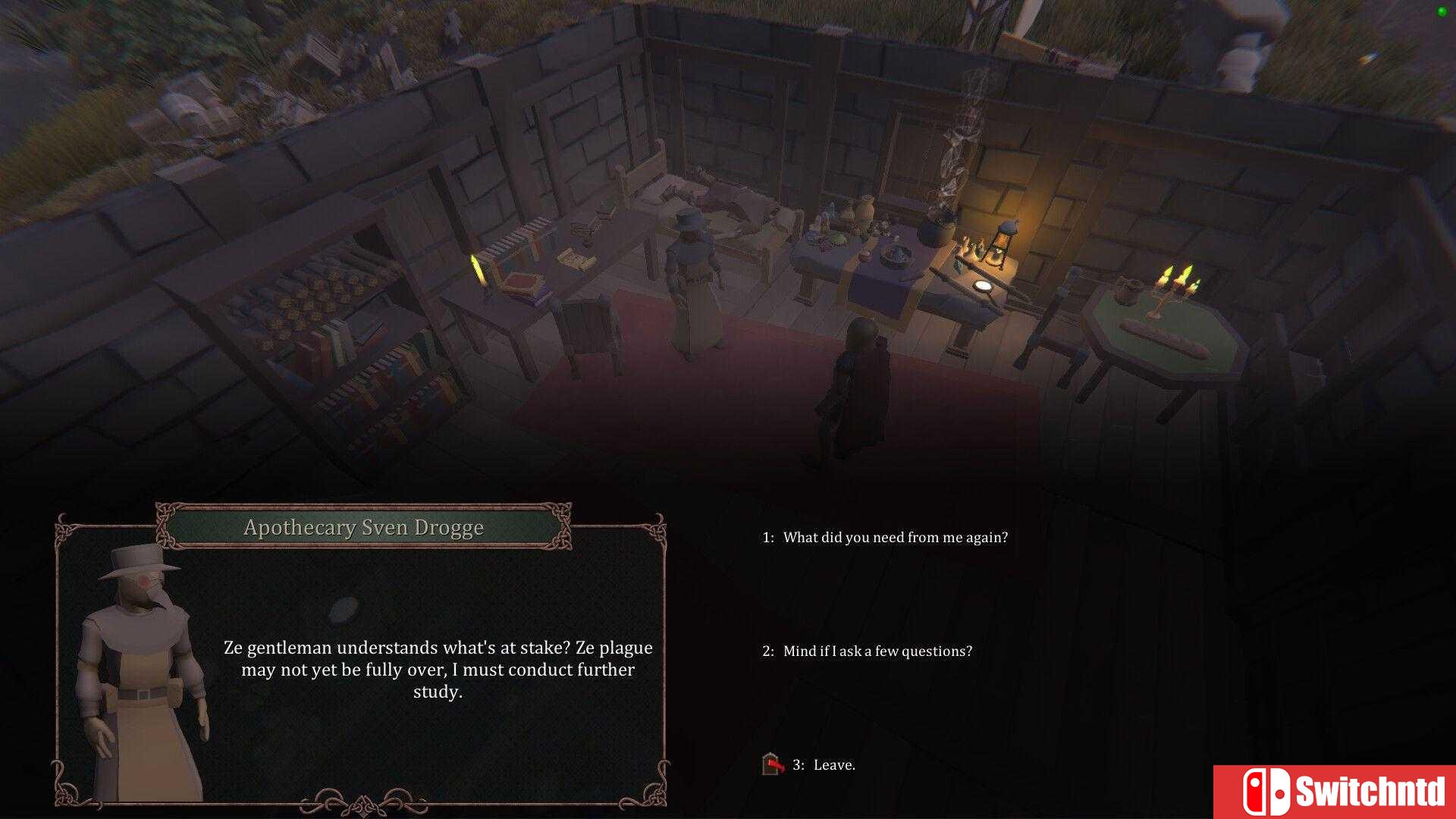Click Sven's dialogue text about the plague
The width and height of the screenshot is (1456, 819).
(438, 670)
